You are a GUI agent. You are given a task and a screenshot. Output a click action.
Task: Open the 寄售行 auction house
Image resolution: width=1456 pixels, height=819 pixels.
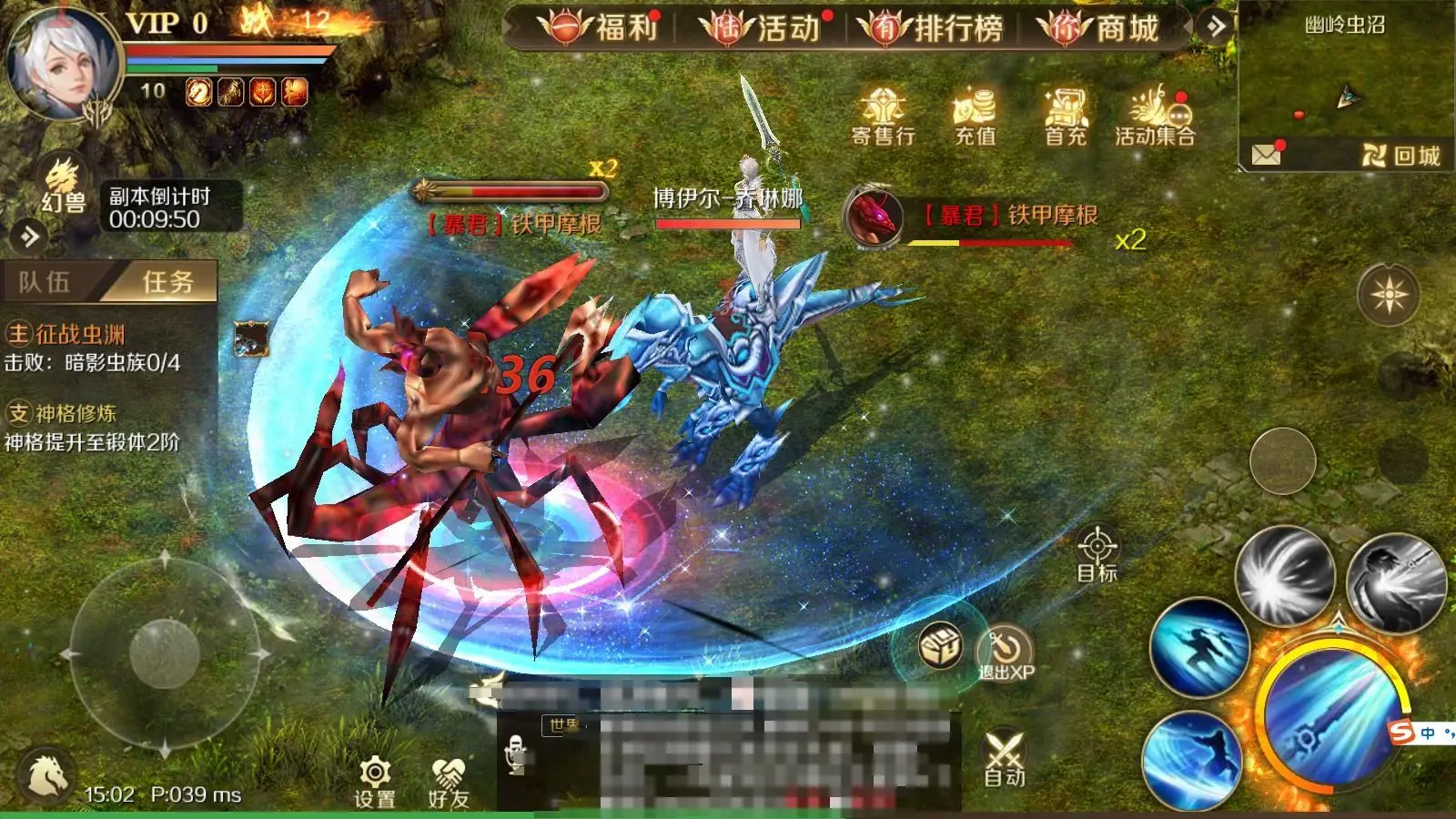coord(883,117)
